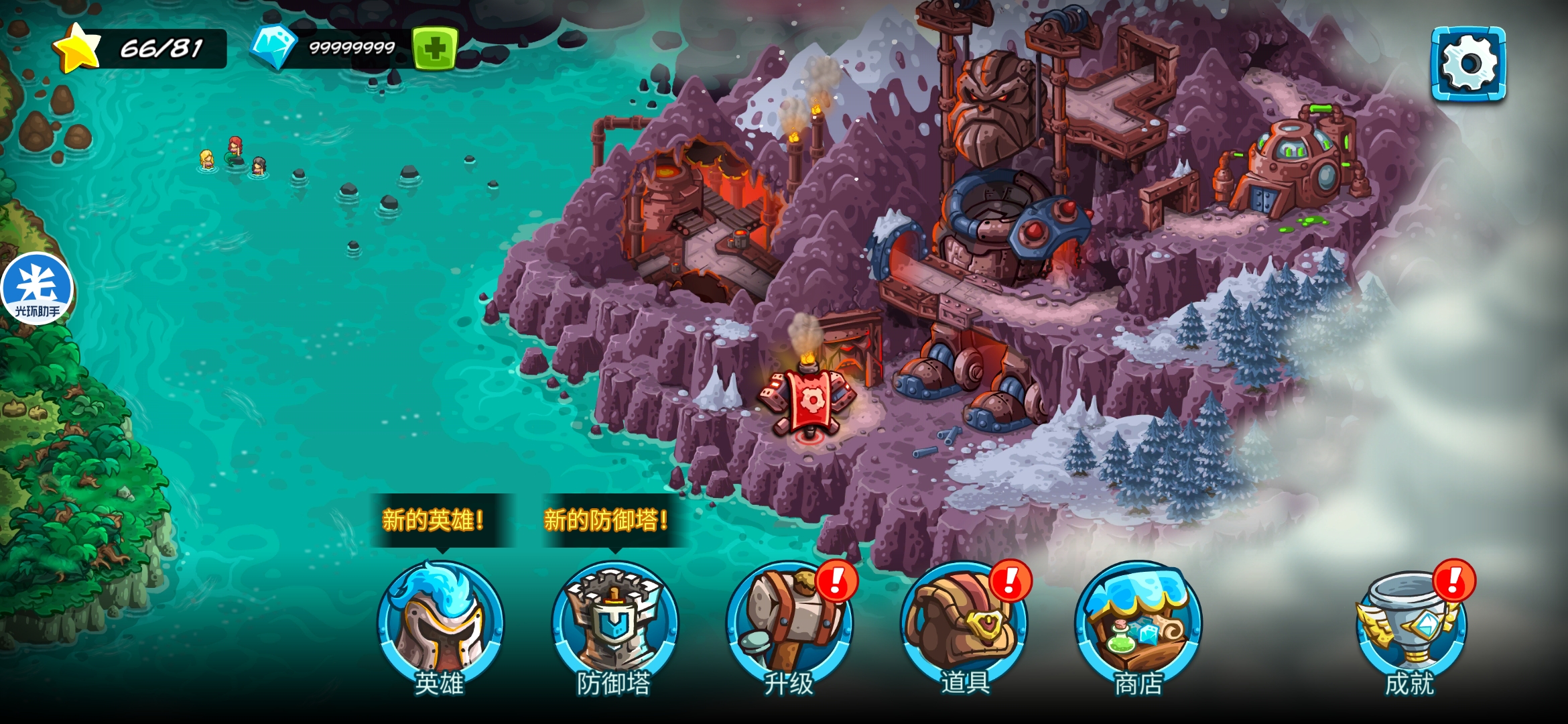Click the 新的英雄 new hero notice
1568x724 pixels.
tap(434, 520)
